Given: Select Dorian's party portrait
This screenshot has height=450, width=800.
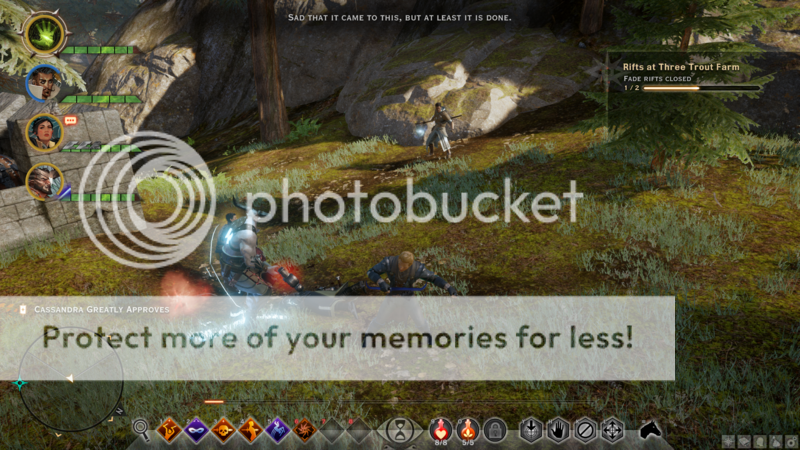Looking at the screenshot, I should [x=42, y=84].
